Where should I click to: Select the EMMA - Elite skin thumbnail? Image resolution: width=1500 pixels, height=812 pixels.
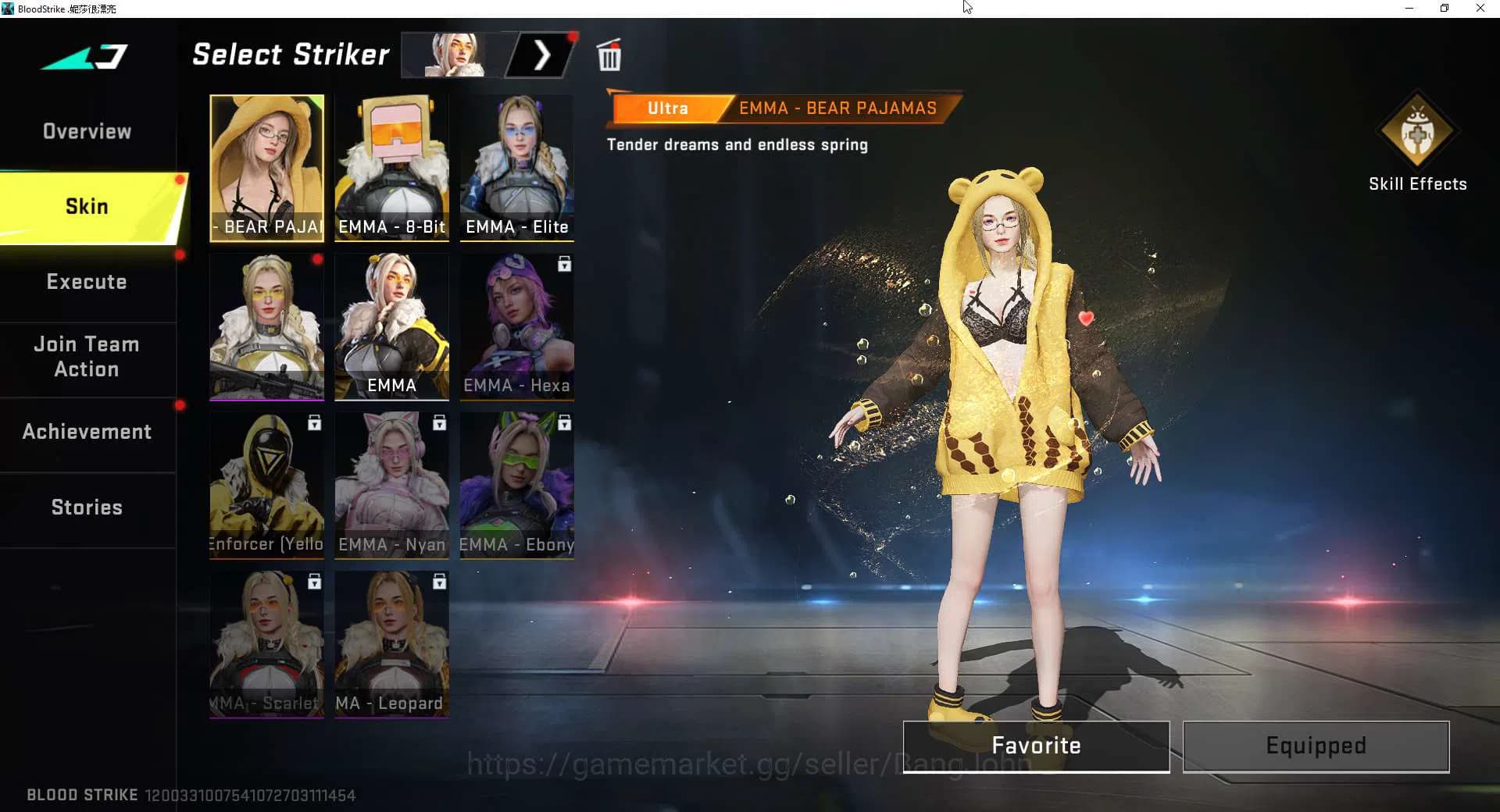pyautogui.click(x=516, y=168)
